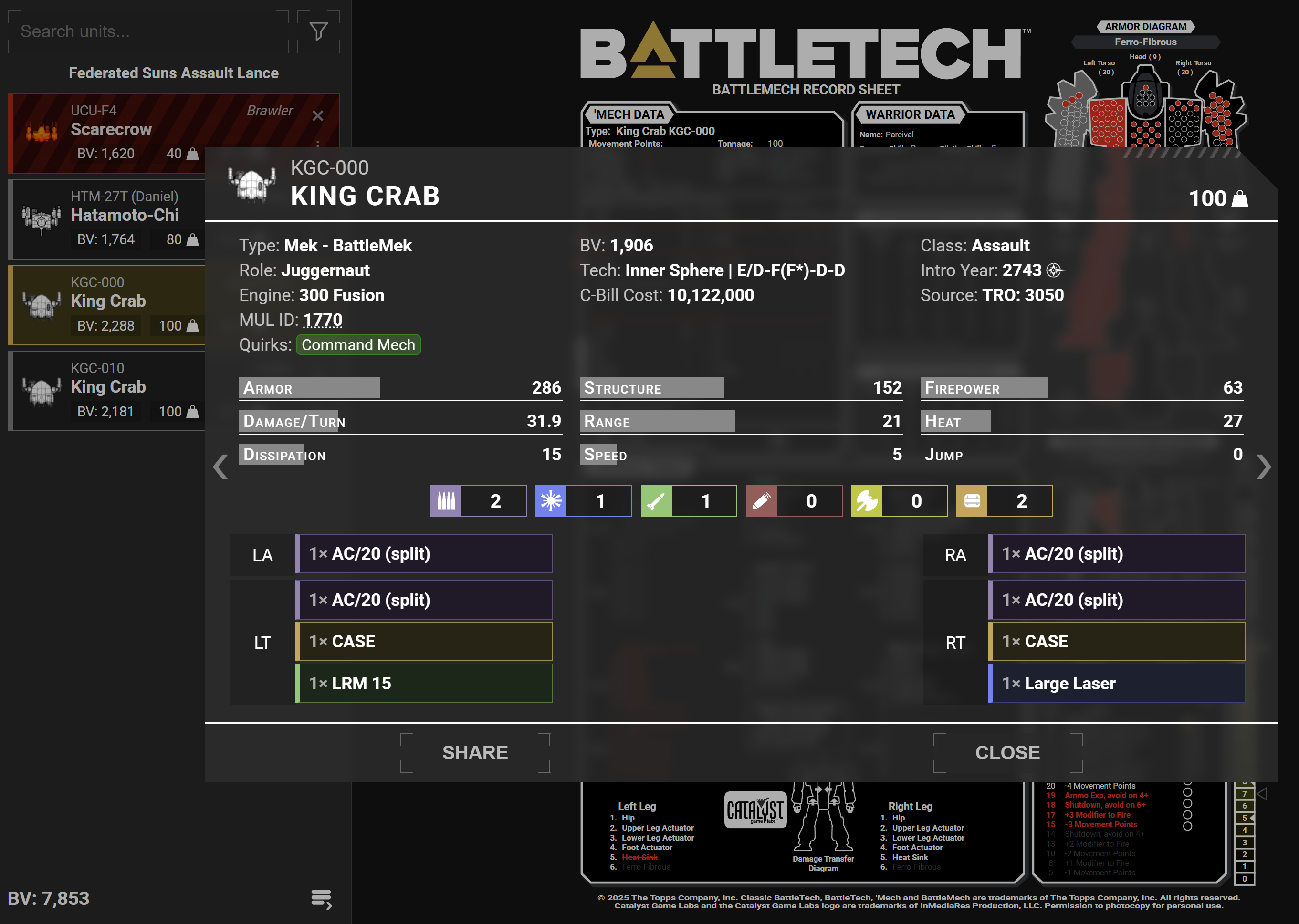Select the energy weapons starburst icon
Image resolution: width=1299 pixels, height=924 pixels.
point(552,501)
